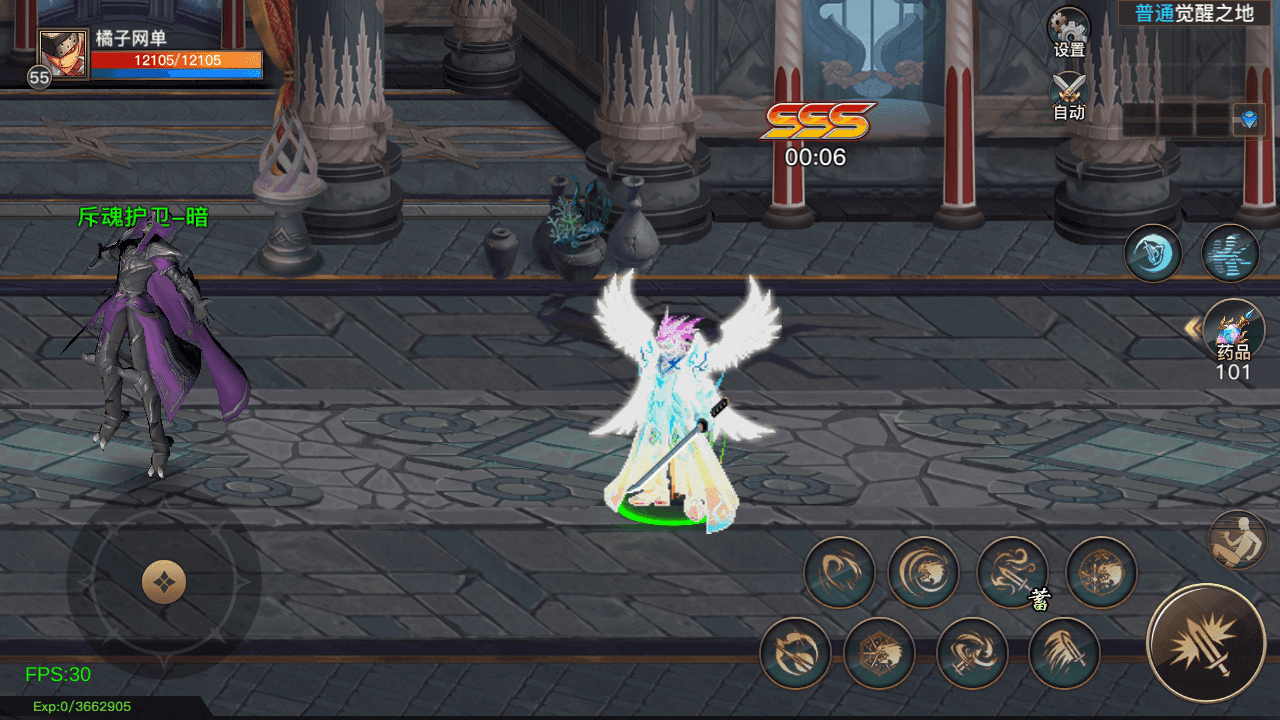The width and height of the screenshot is (1280, 720).
Task: Activate the blue sword-and-shield guard skill
Action: [1153, 253]
